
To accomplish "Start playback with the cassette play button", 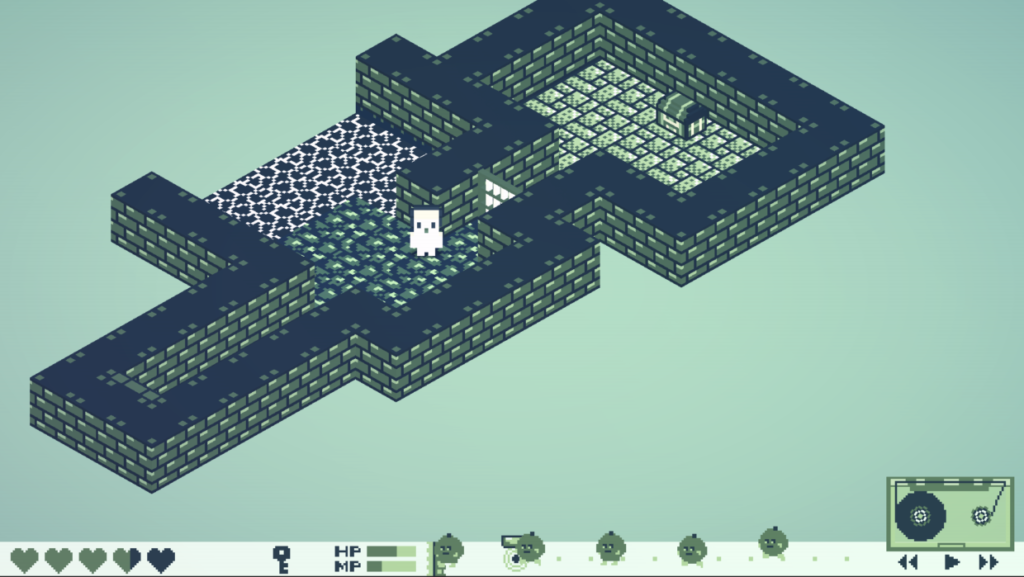I will click(951, 562).
